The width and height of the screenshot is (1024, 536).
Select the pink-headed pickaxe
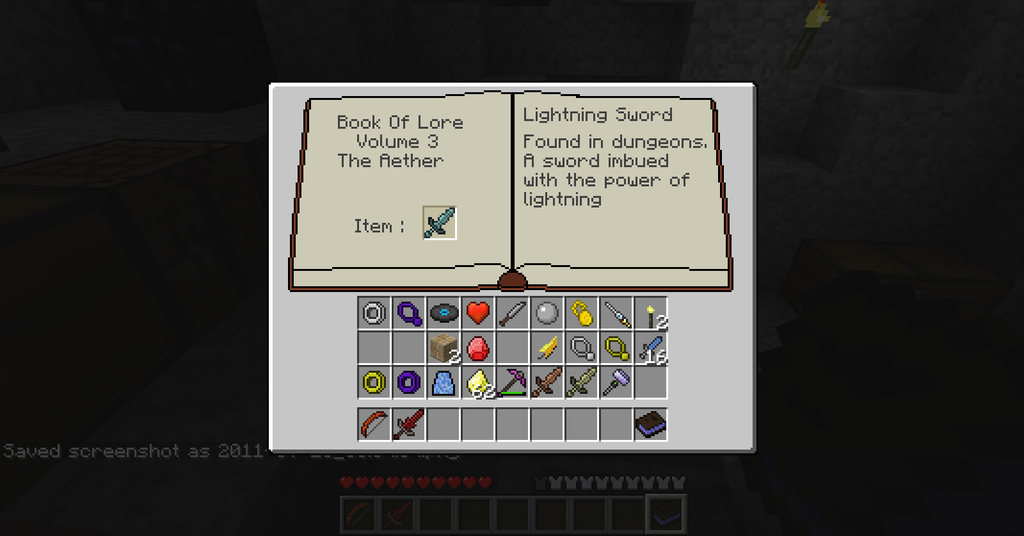(x=512, y=382)
